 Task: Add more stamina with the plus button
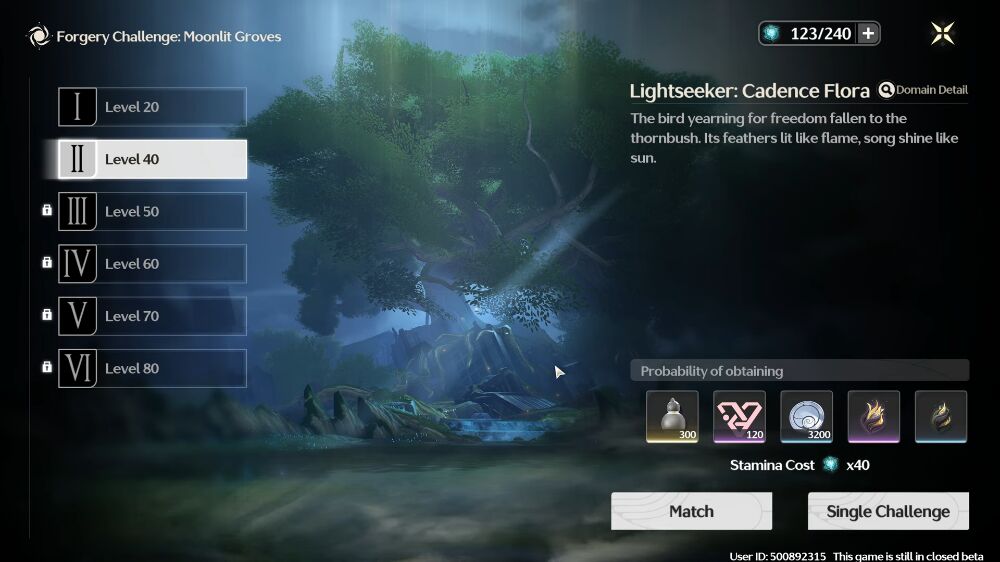[x=868, y=34]
